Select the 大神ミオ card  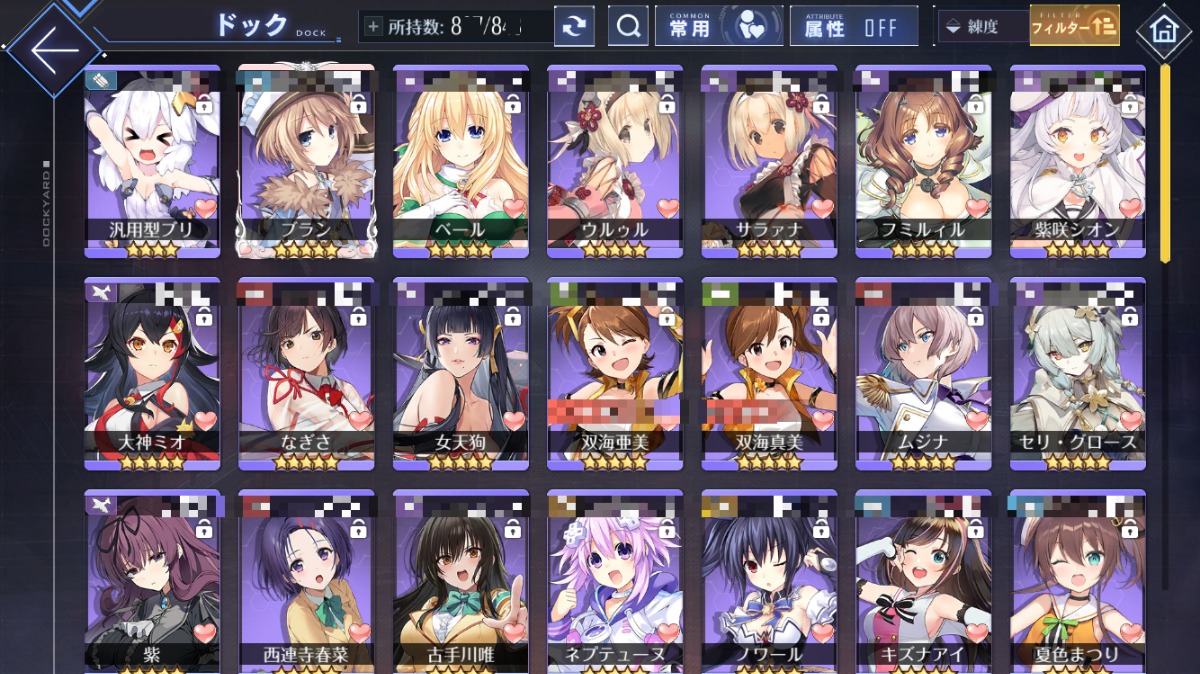tap(151, 372)
